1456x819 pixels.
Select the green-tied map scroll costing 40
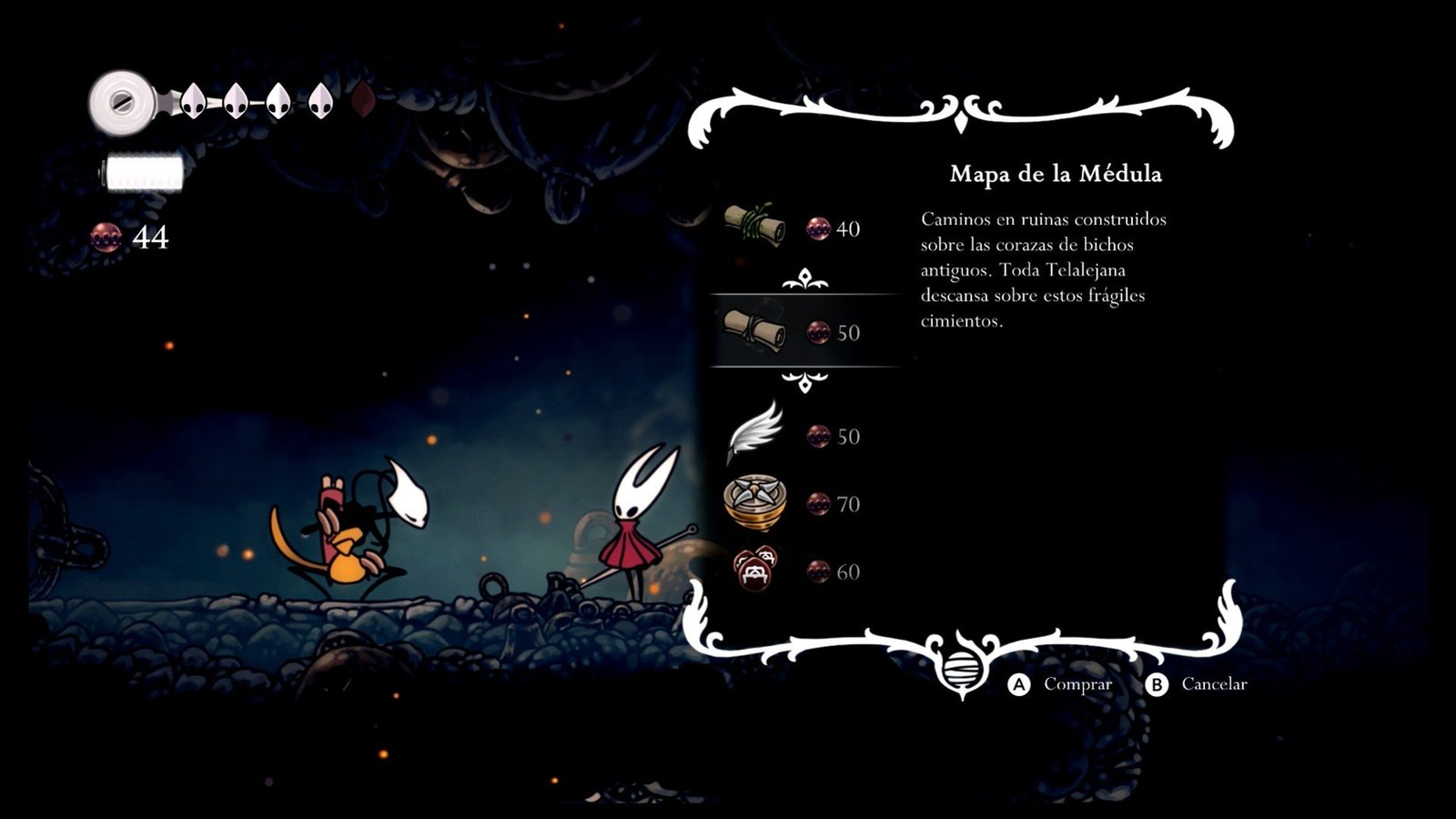pos(754,226)
